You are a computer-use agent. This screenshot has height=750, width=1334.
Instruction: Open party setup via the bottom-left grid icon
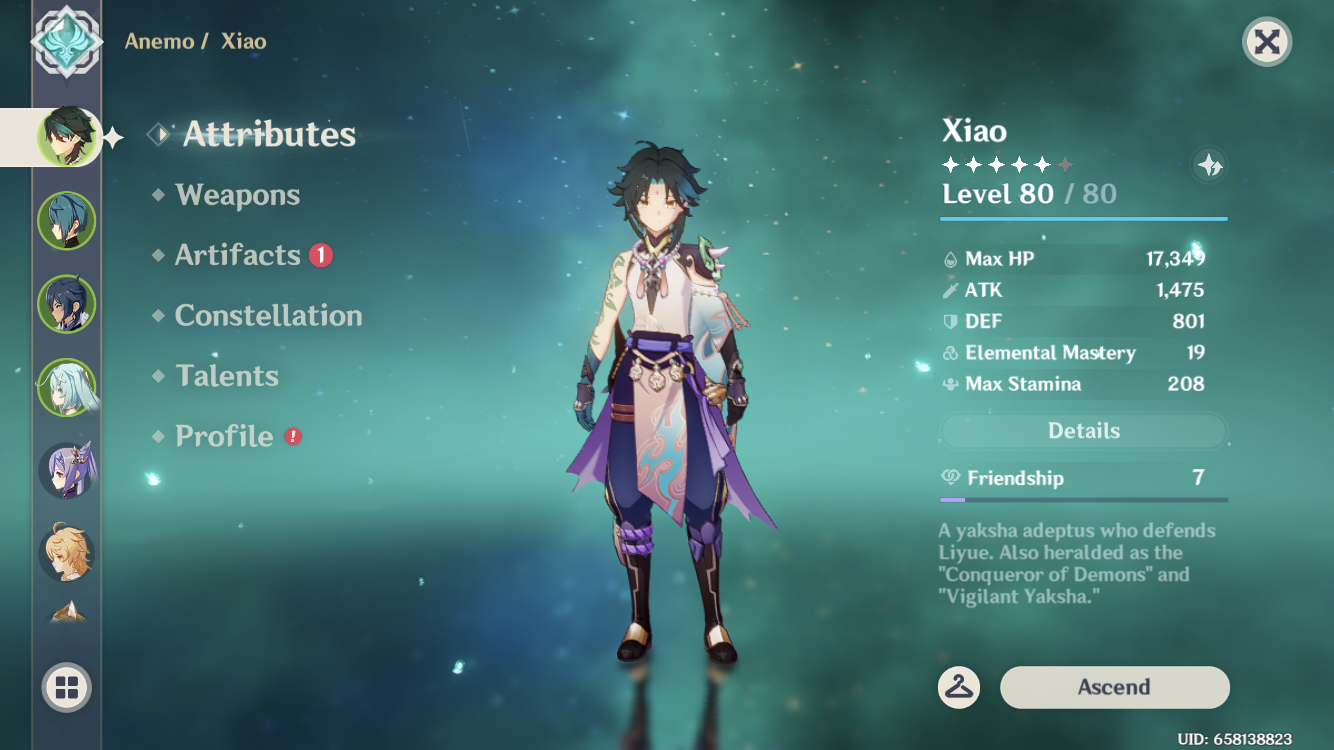pyautogui.click(x=66, y=688)
